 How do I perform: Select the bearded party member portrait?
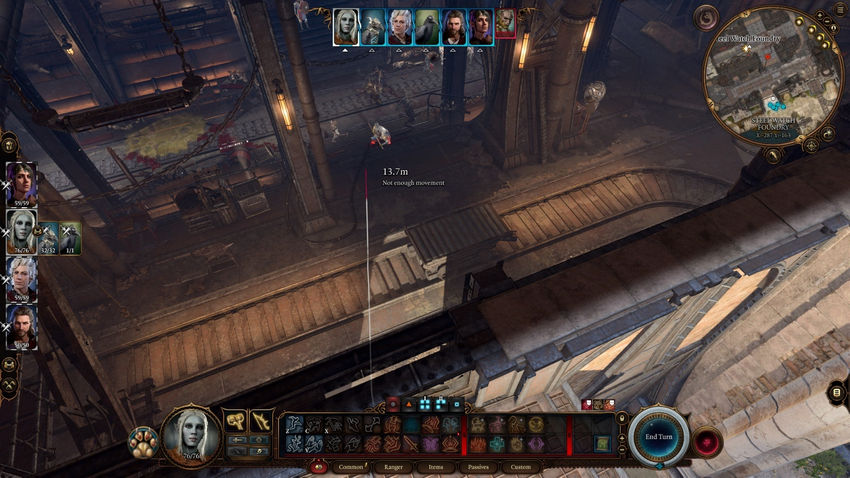click(21, 326)
